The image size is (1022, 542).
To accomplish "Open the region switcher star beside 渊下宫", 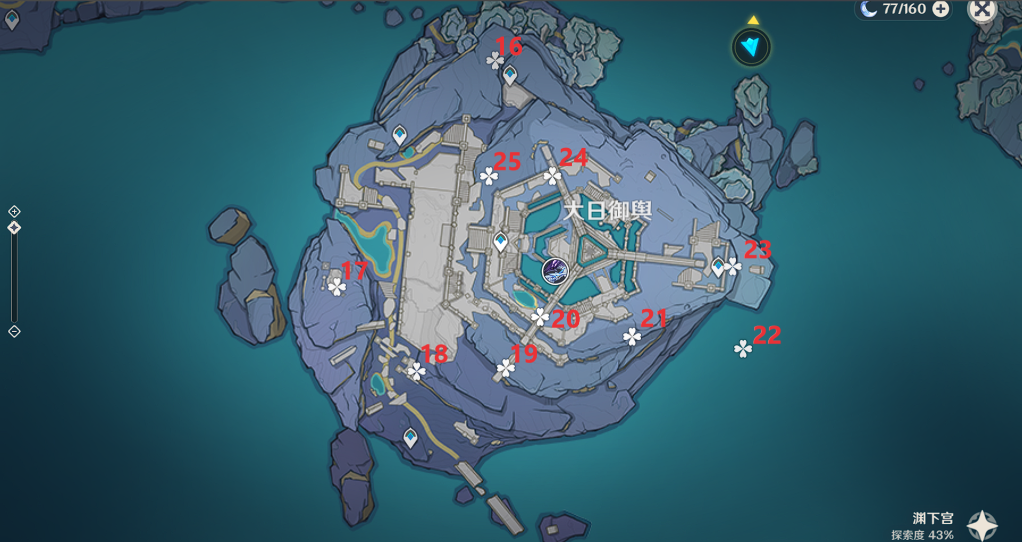I will coord(982,525).
